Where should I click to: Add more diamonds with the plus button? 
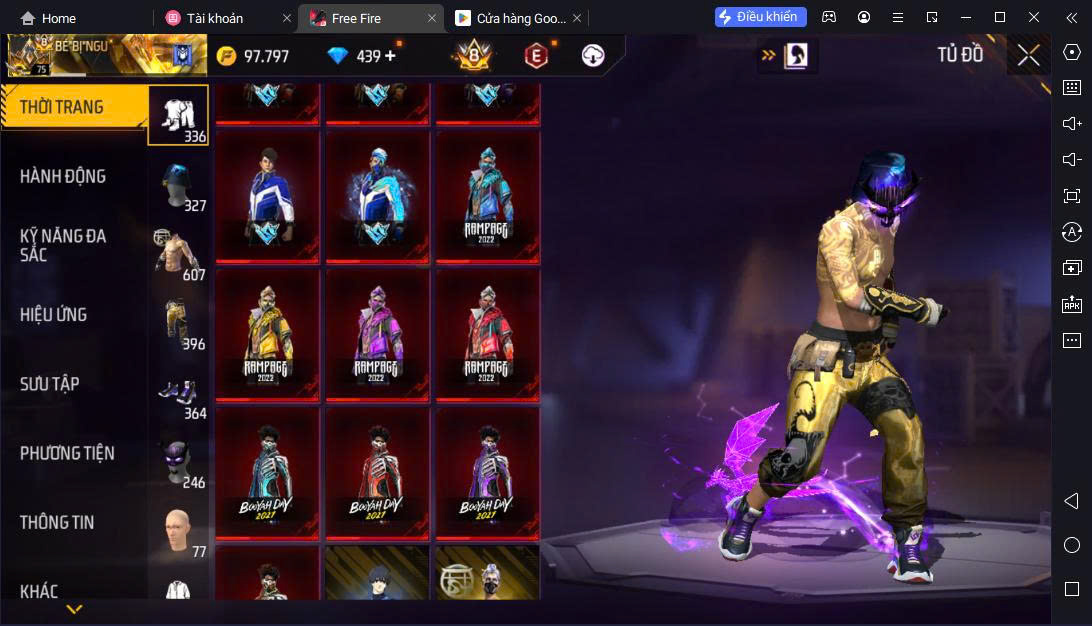pos(390,56)
